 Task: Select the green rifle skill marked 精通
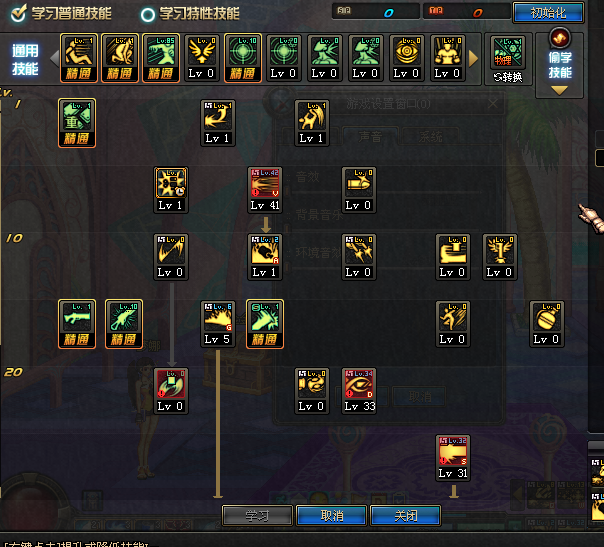[77, 319]
